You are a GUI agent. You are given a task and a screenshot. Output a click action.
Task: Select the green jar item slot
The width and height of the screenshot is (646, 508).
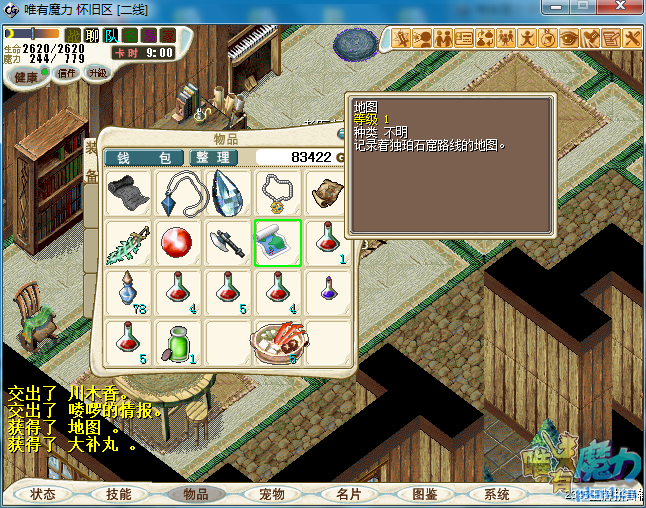pyautogui.click(x=178, y=342)
